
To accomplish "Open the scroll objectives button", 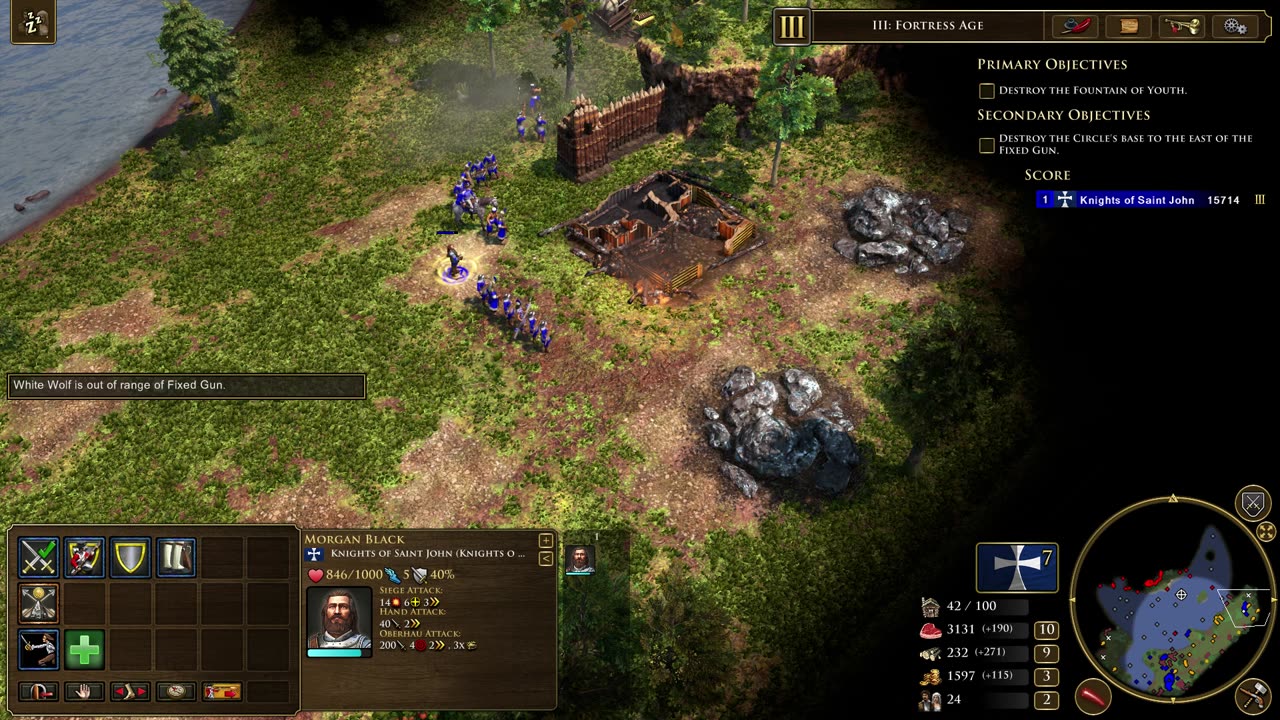I will pos(1129,26).
